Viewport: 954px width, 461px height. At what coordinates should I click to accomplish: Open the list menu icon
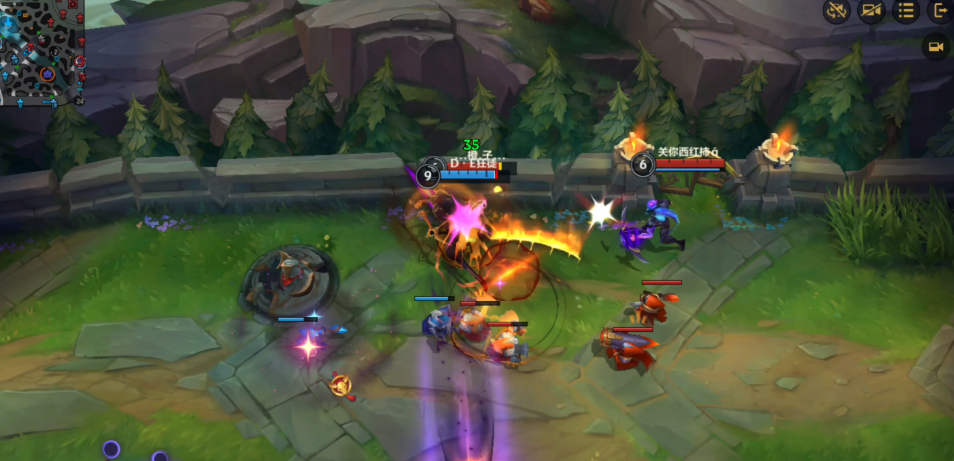[905, 11]
